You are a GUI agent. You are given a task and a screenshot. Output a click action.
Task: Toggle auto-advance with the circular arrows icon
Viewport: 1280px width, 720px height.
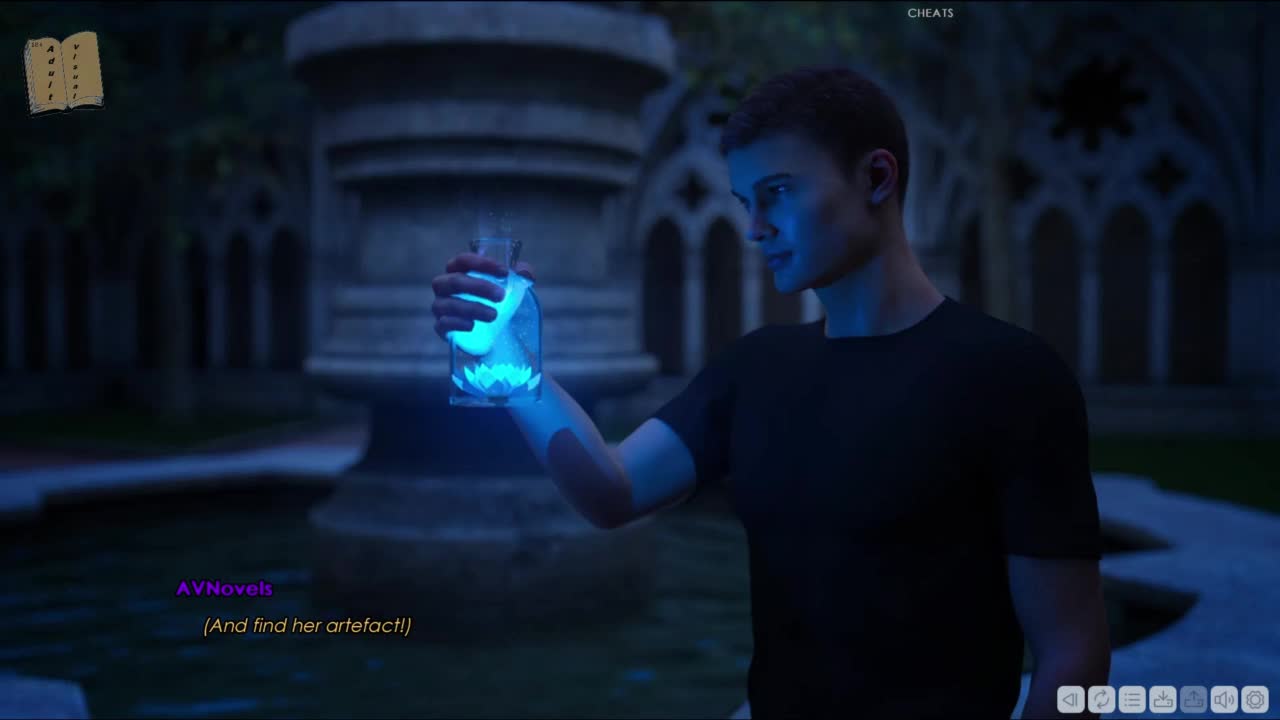pyautogui.click(x=1101, y=699)
